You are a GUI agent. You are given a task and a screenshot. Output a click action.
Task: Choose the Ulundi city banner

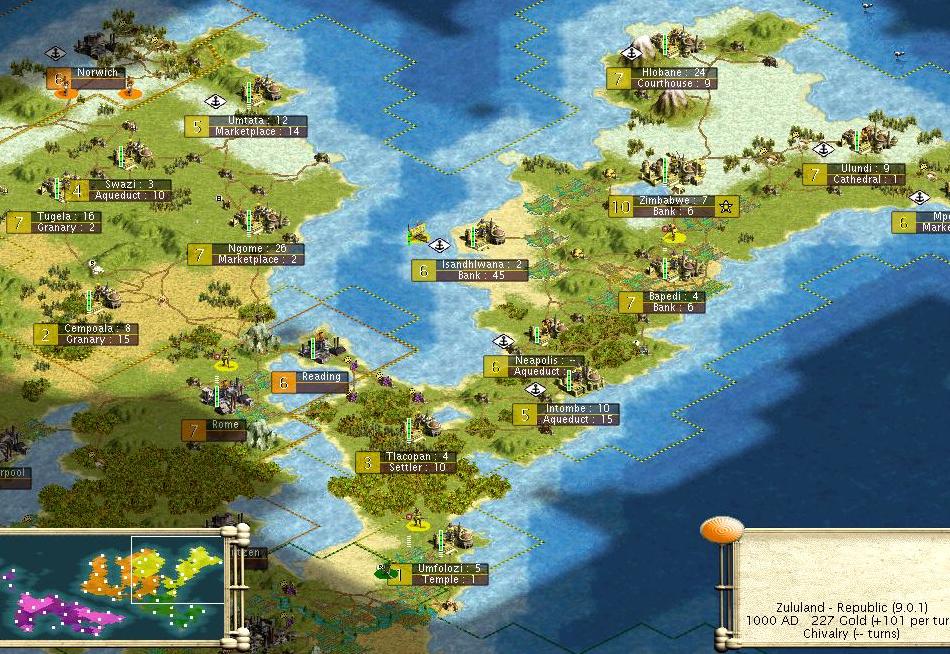point(853,174)
